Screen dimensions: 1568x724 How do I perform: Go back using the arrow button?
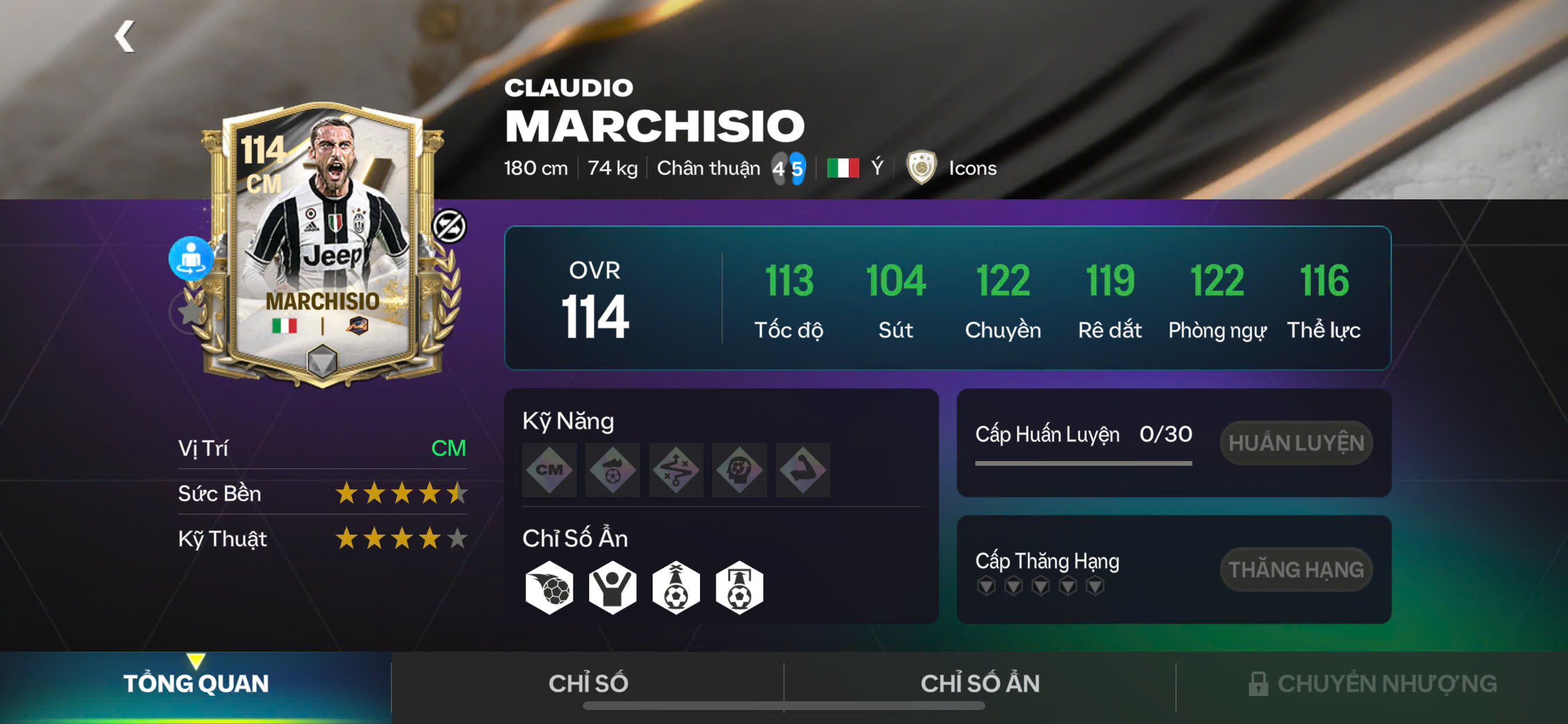pos(125,37)
